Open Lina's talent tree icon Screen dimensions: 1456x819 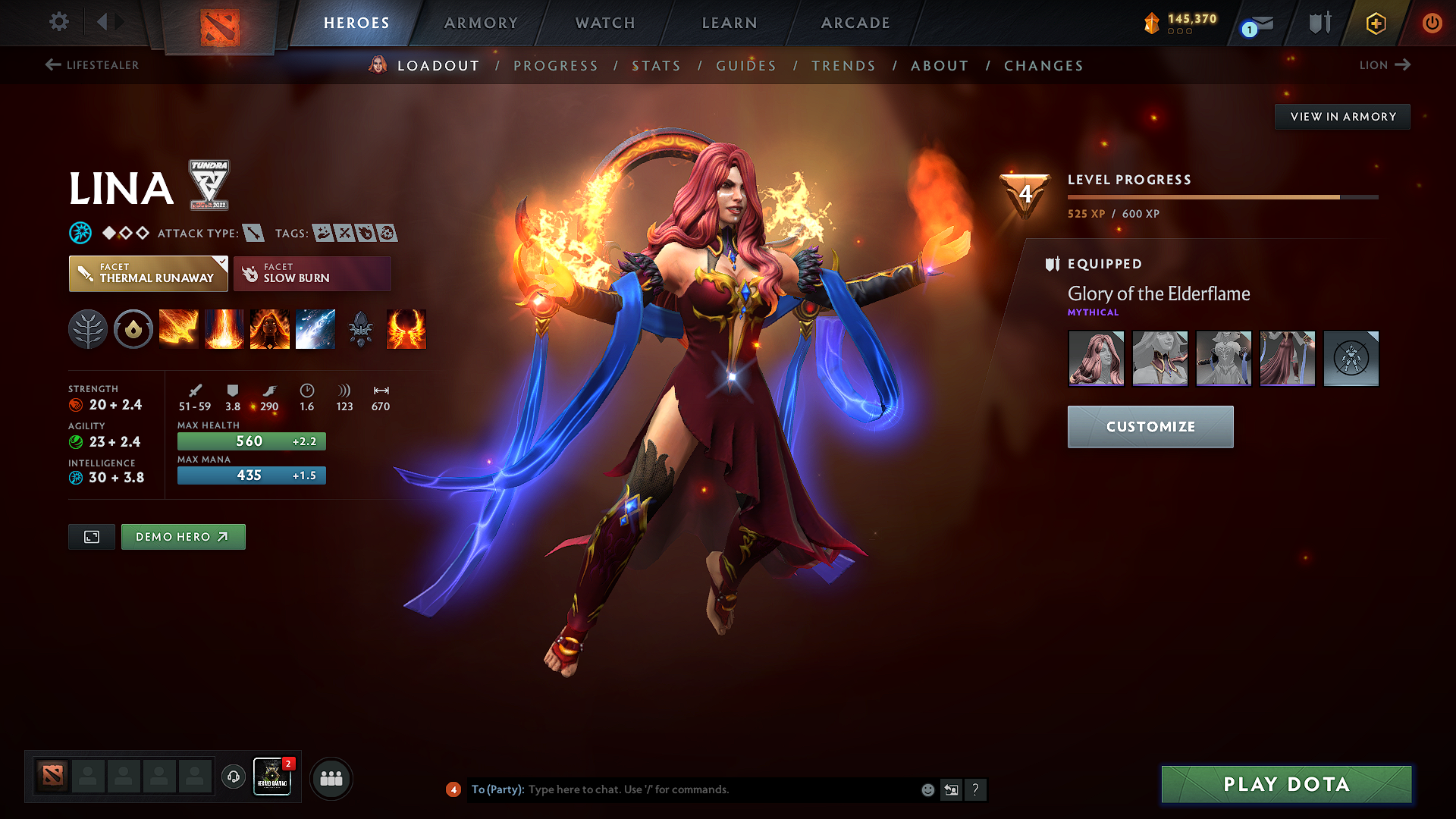click(x=88, y=329)
